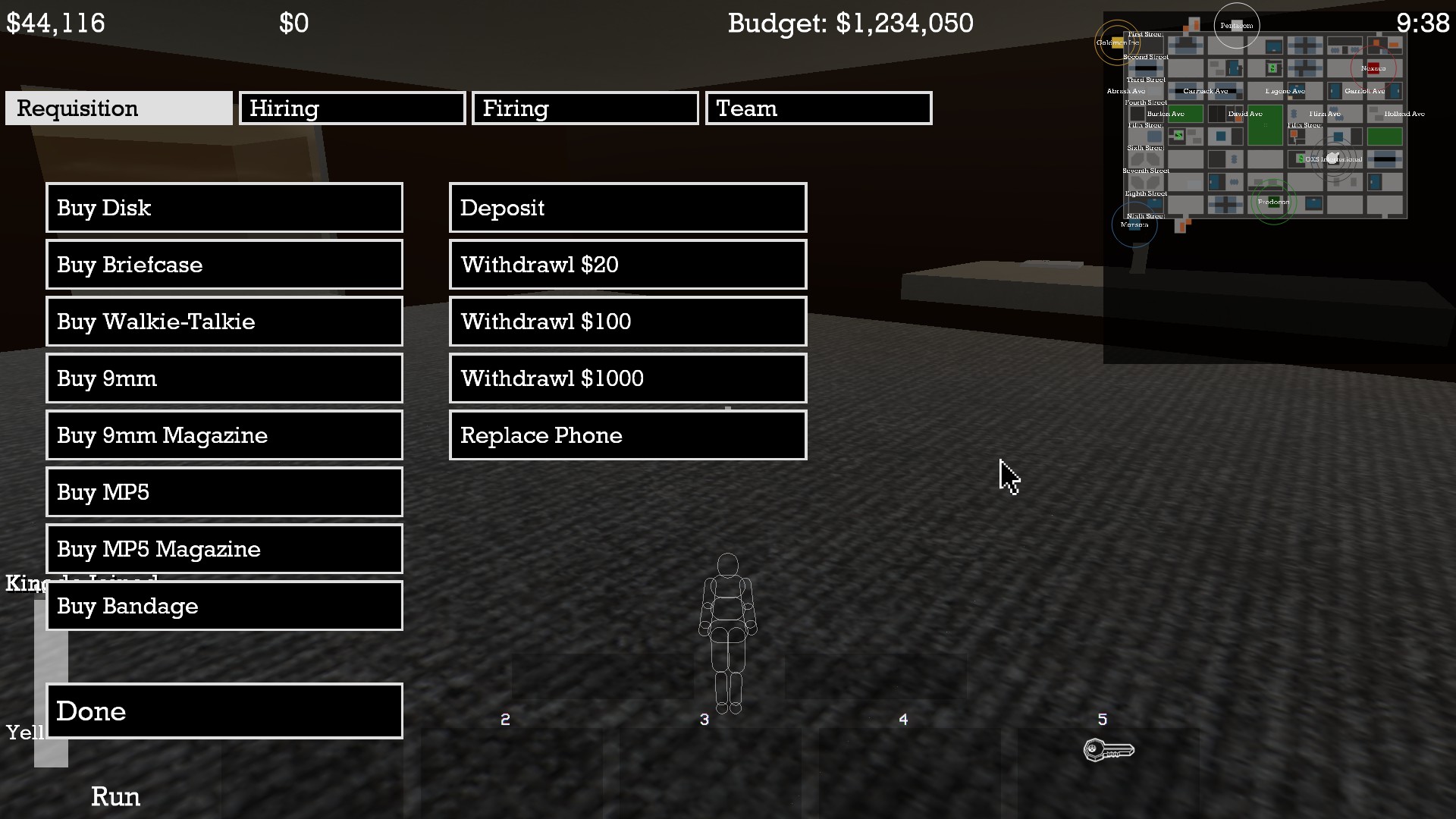1456x819 pixels.
Task: Click Done to close the requisition menu
Action: [x=224, y=711]
